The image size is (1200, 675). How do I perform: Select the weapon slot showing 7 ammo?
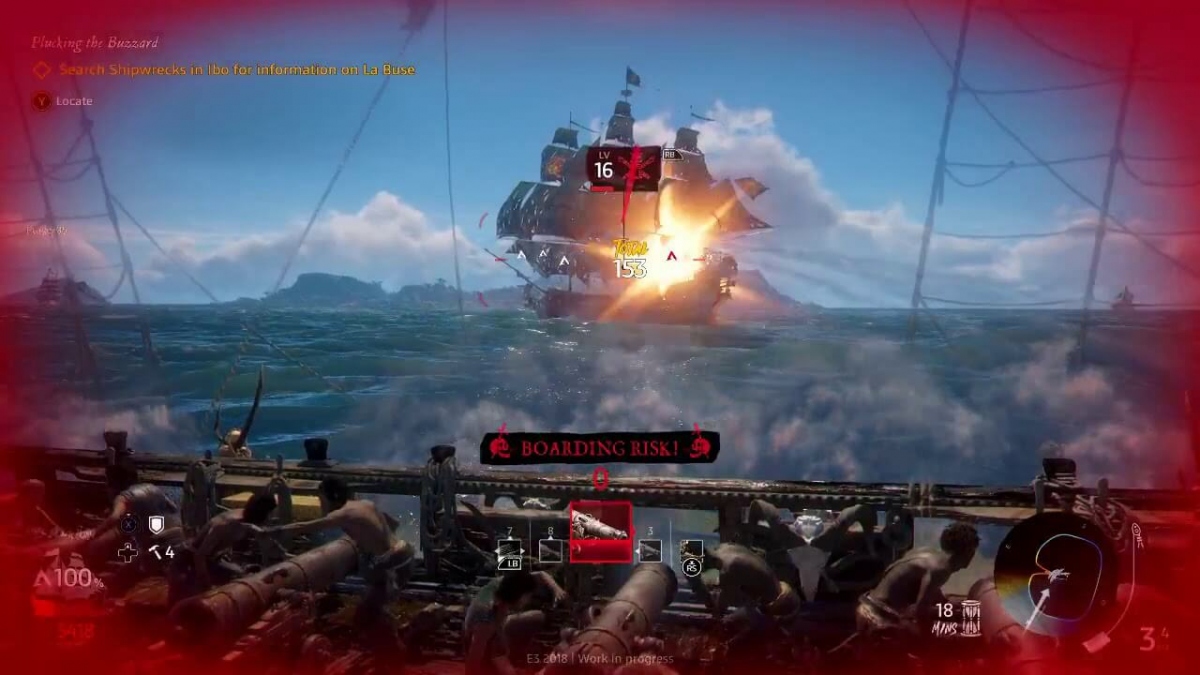(509, 550)
